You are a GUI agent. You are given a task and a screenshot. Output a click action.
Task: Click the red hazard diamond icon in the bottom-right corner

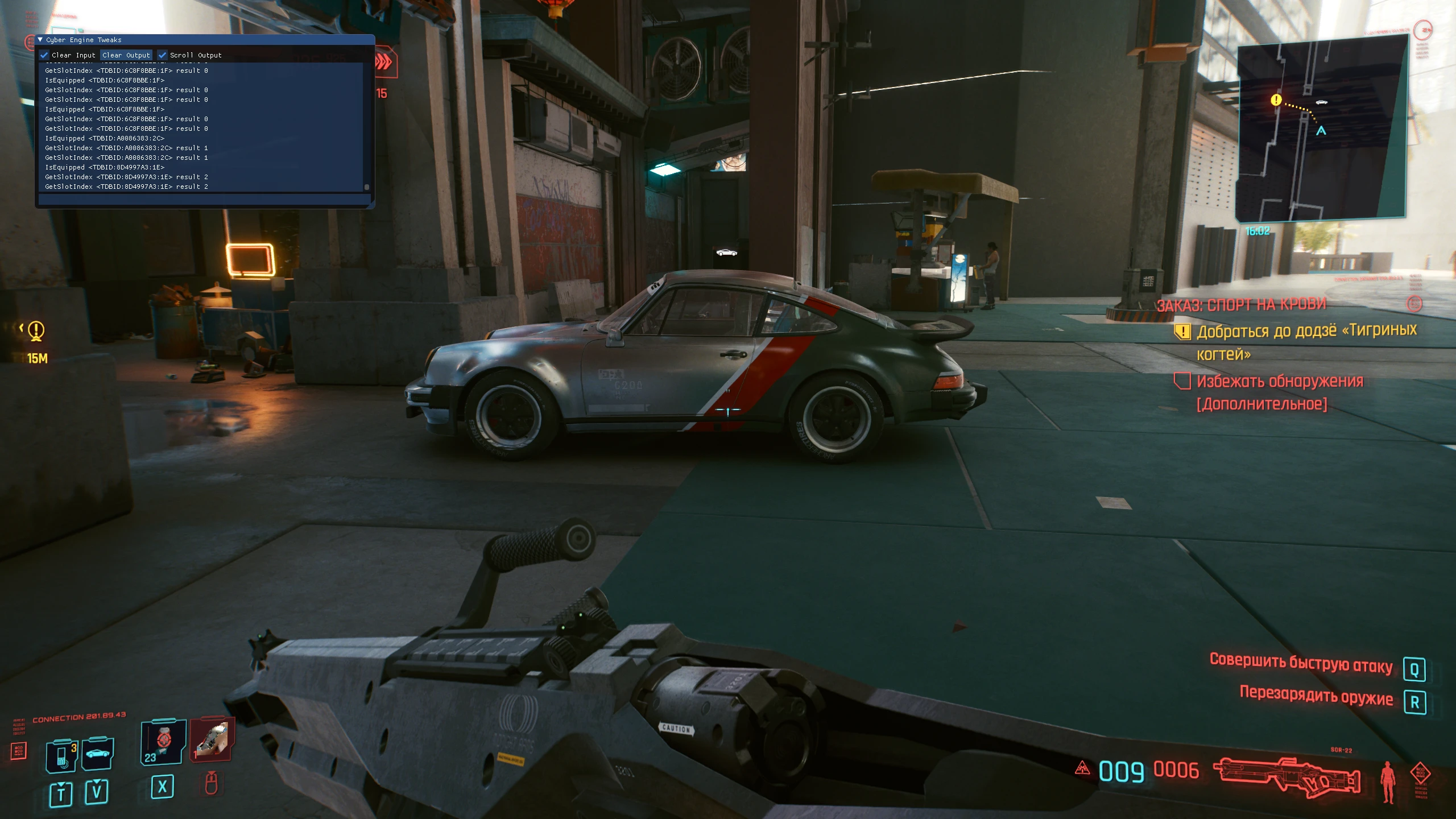(x=1421, y=772)
